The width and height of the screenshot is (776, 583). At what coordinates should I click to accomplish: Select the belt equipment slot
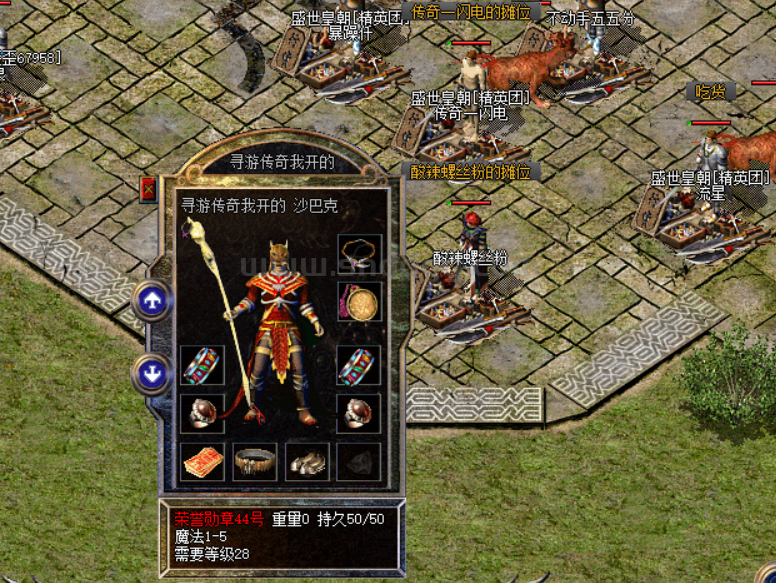tap(255, 462)
